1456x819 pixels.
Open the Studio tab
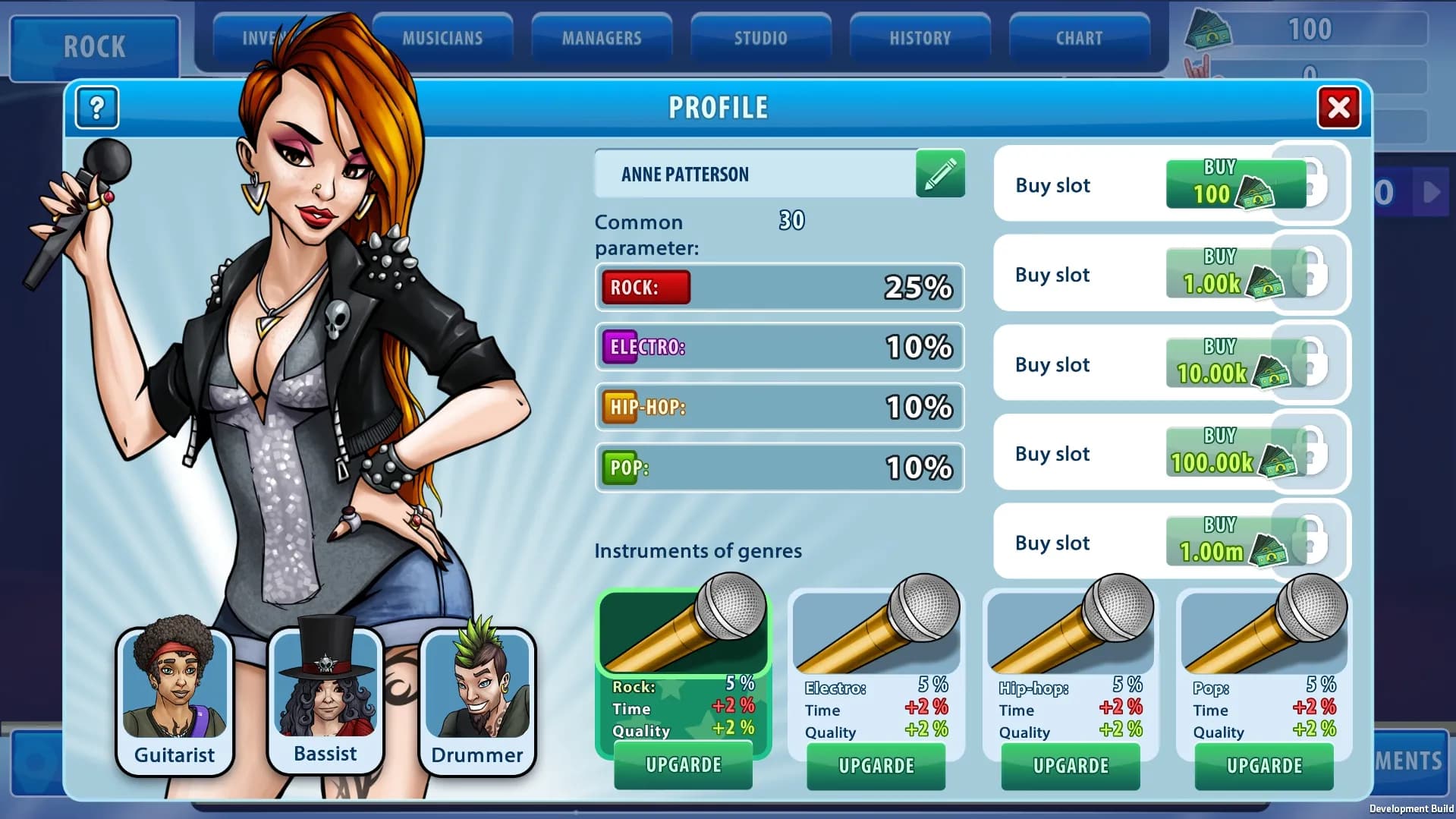(760, 38)
